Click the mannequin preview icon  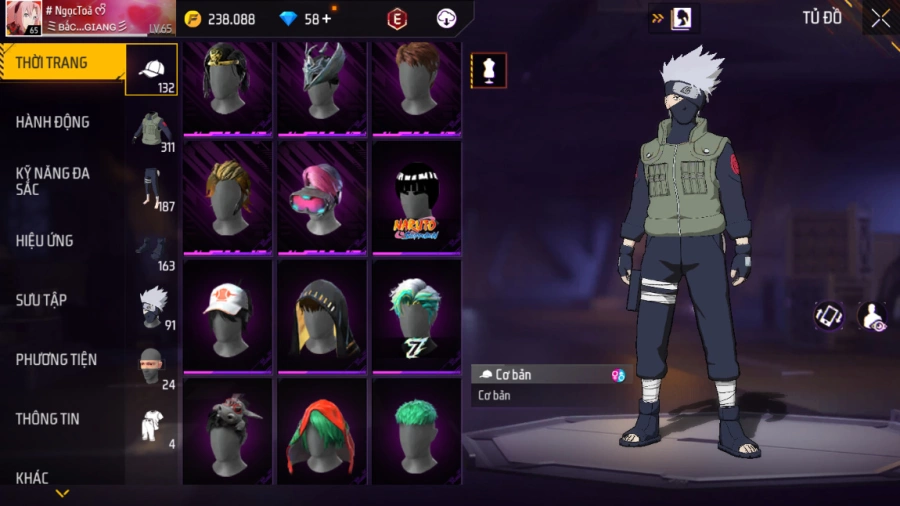489,71
